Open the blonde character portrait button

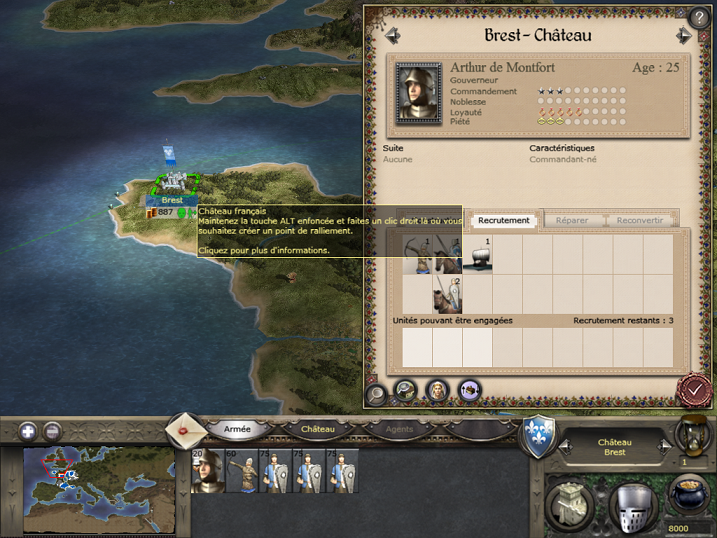[x=438, y=391]
